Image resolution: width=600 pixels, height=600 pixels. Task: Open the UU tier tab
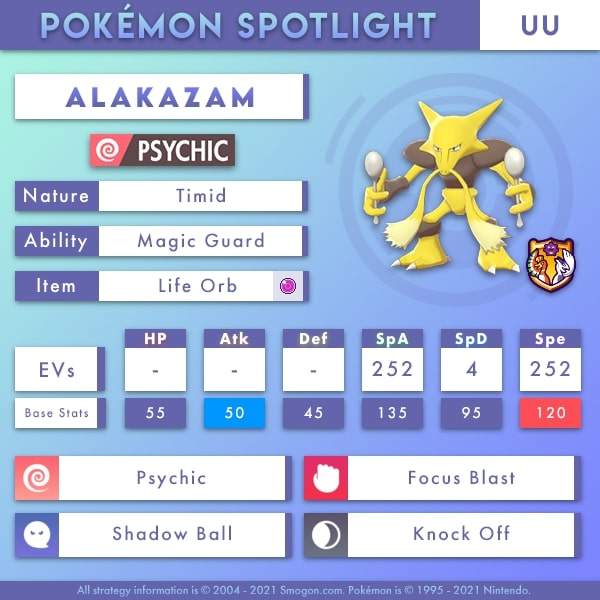click(539, 25)
